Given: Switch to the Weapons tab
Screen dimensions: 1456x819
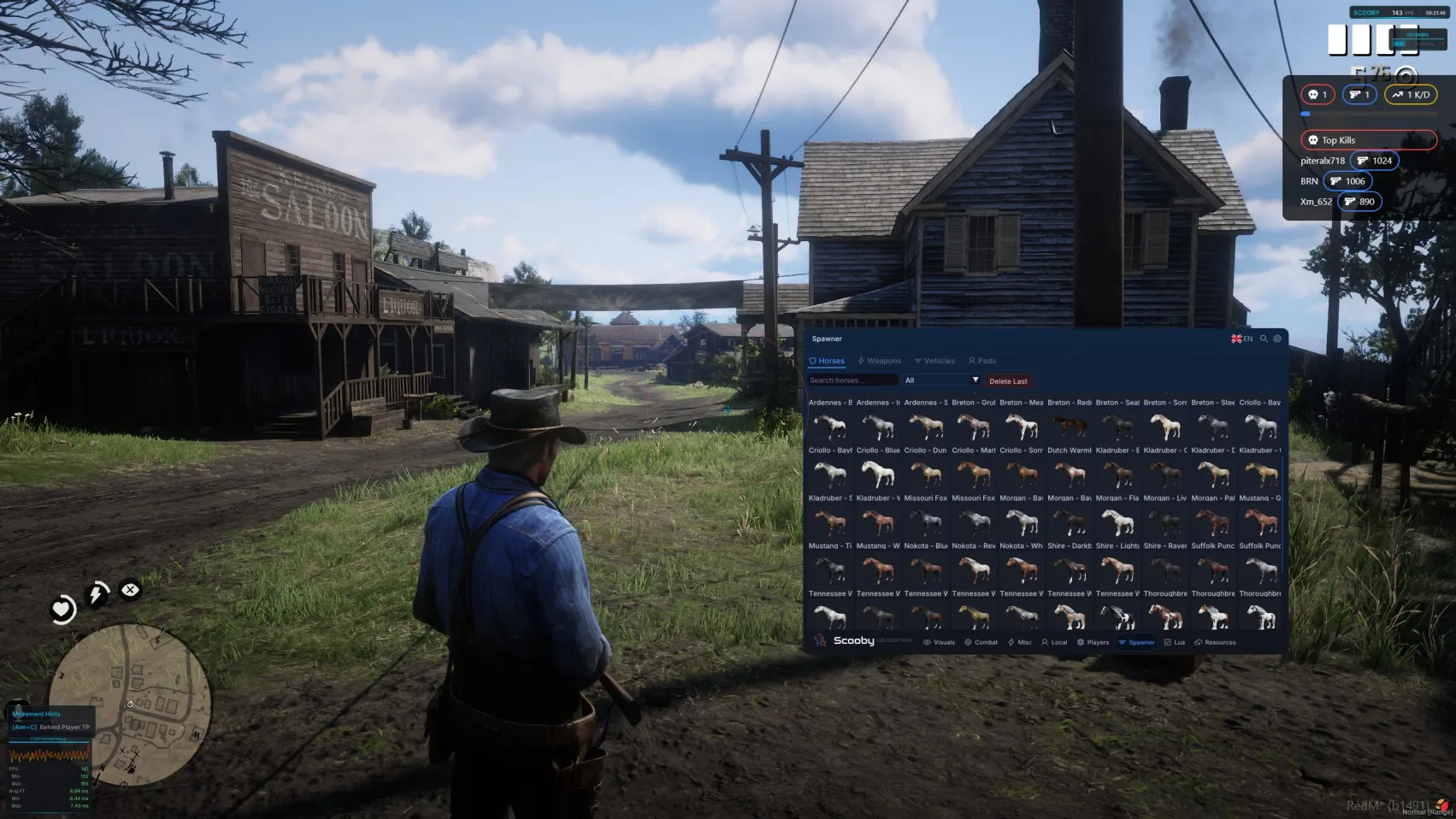Looking at the screenshot, I should point(881,361).
